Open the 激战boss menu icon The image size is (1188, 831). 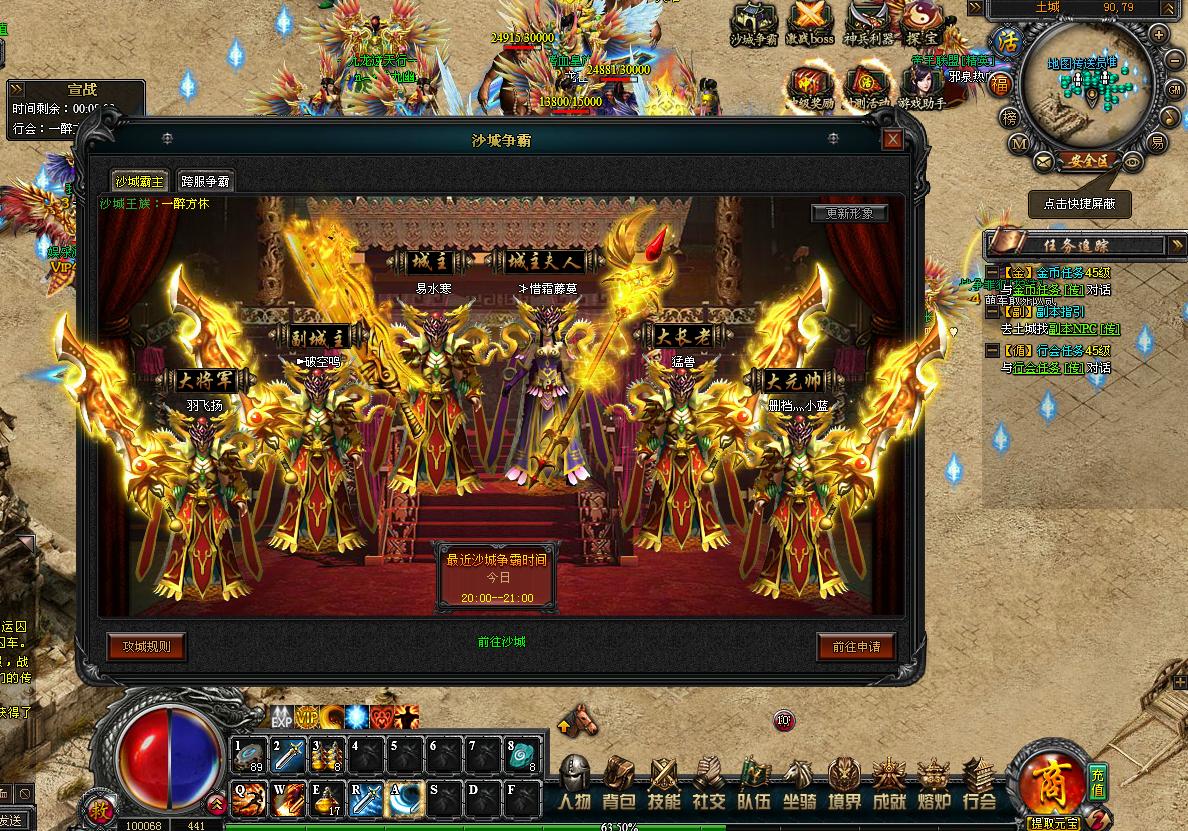point(810,24)
